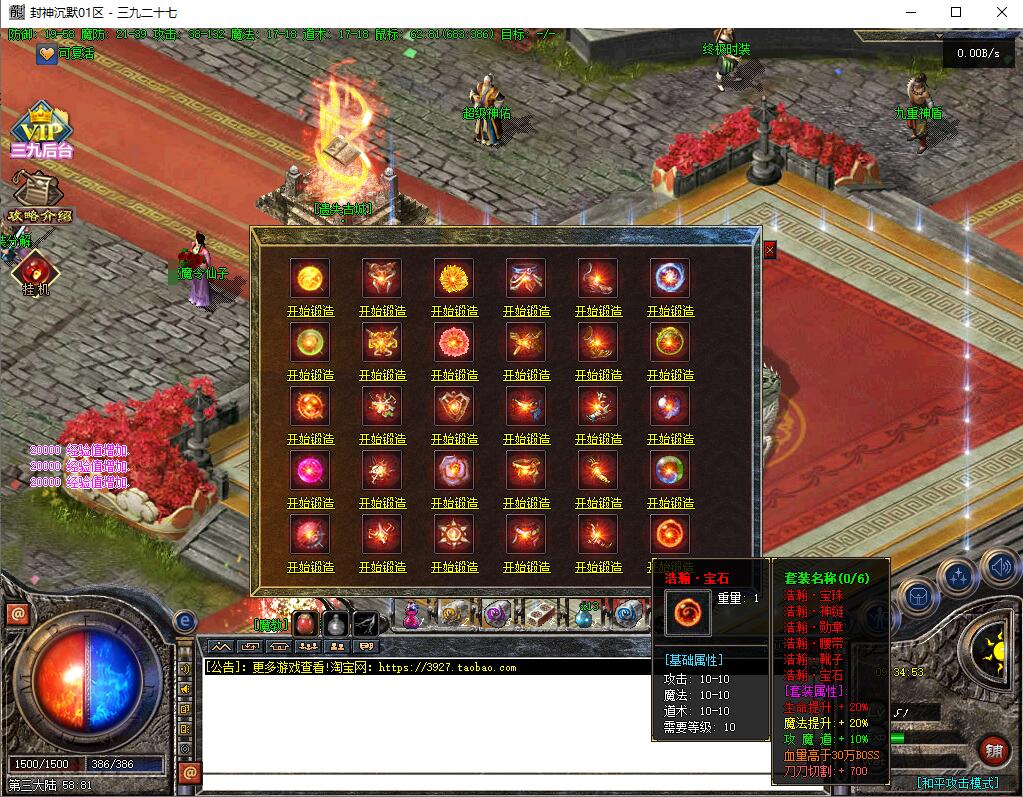Toggle the 挂机 auto-battle icon
Image resolution: width=1023 pixels, height=797 pixels.
click(x=37, y=273)
